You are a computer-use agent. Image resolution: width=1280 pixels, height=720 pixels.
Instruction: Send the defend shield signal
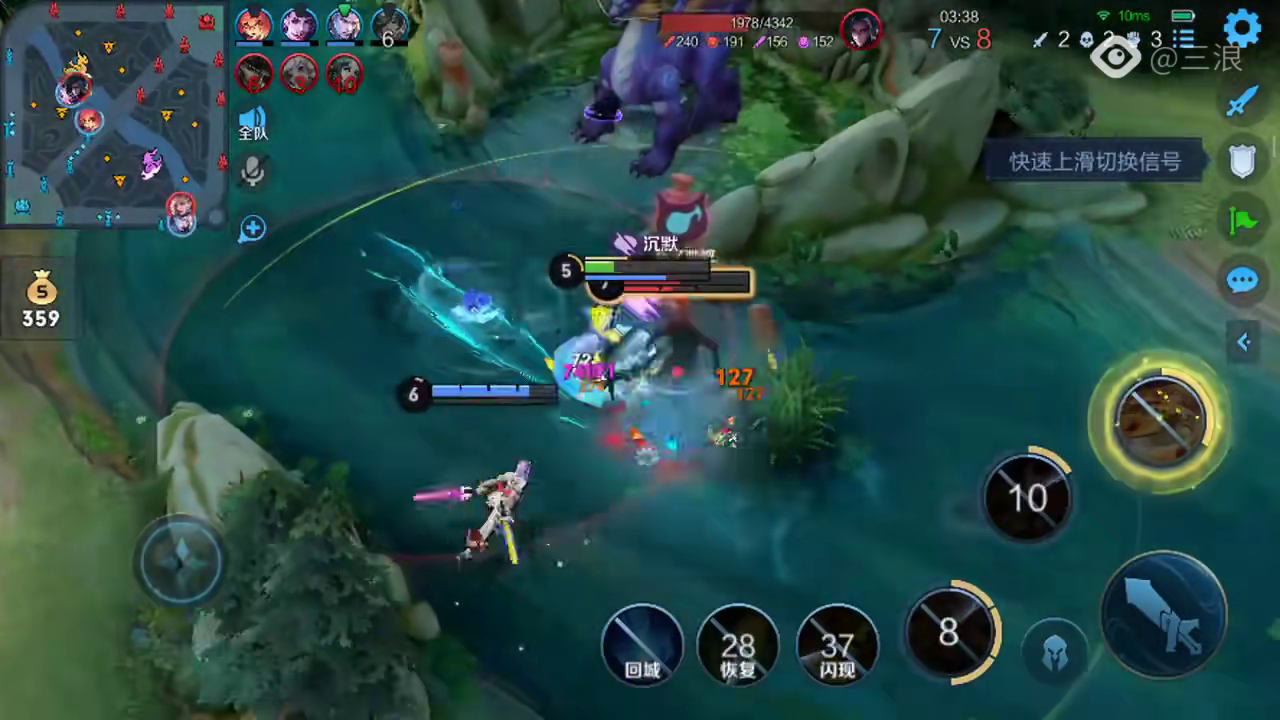point(1242,160)
